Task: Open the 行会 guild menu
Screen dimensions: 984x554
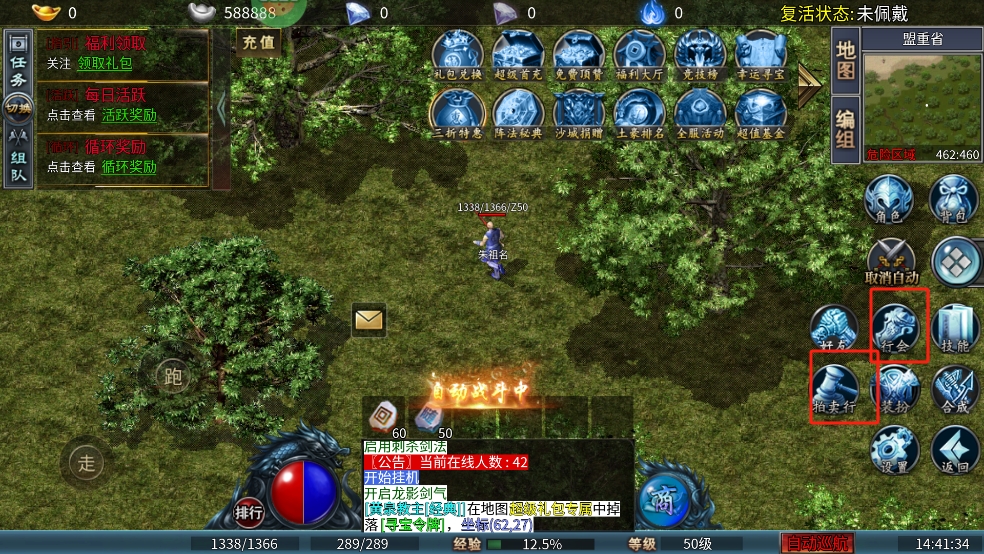Action: pos(896,328)
